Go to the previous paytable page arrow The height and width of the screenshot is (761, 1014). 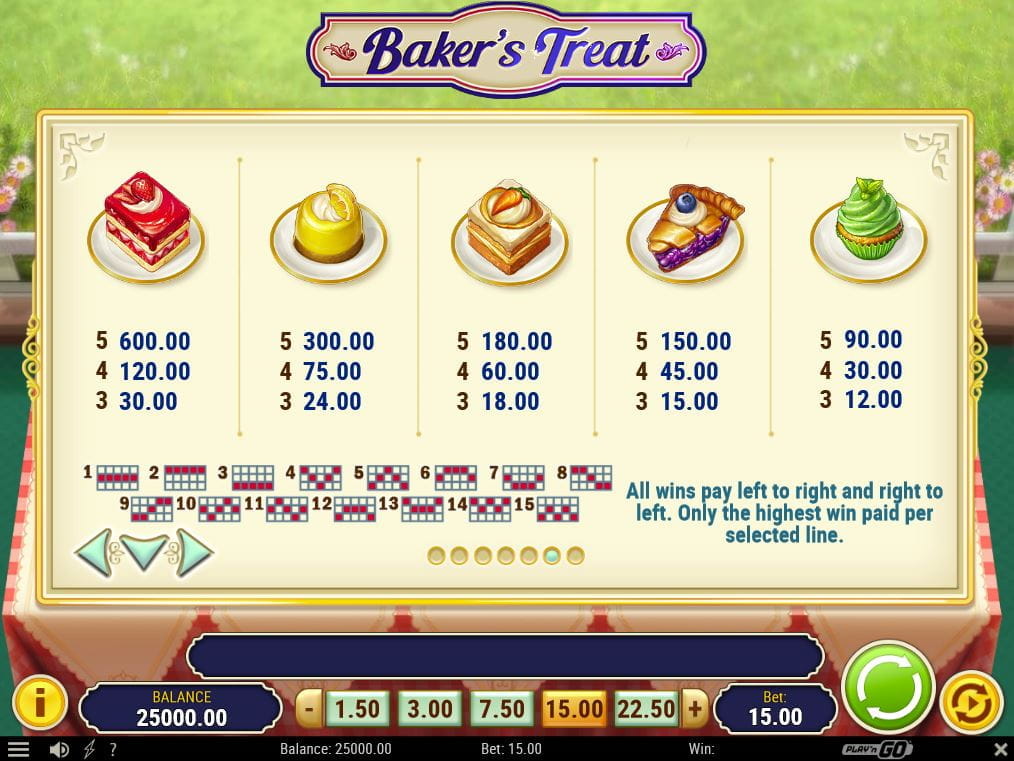coord(95,552)
